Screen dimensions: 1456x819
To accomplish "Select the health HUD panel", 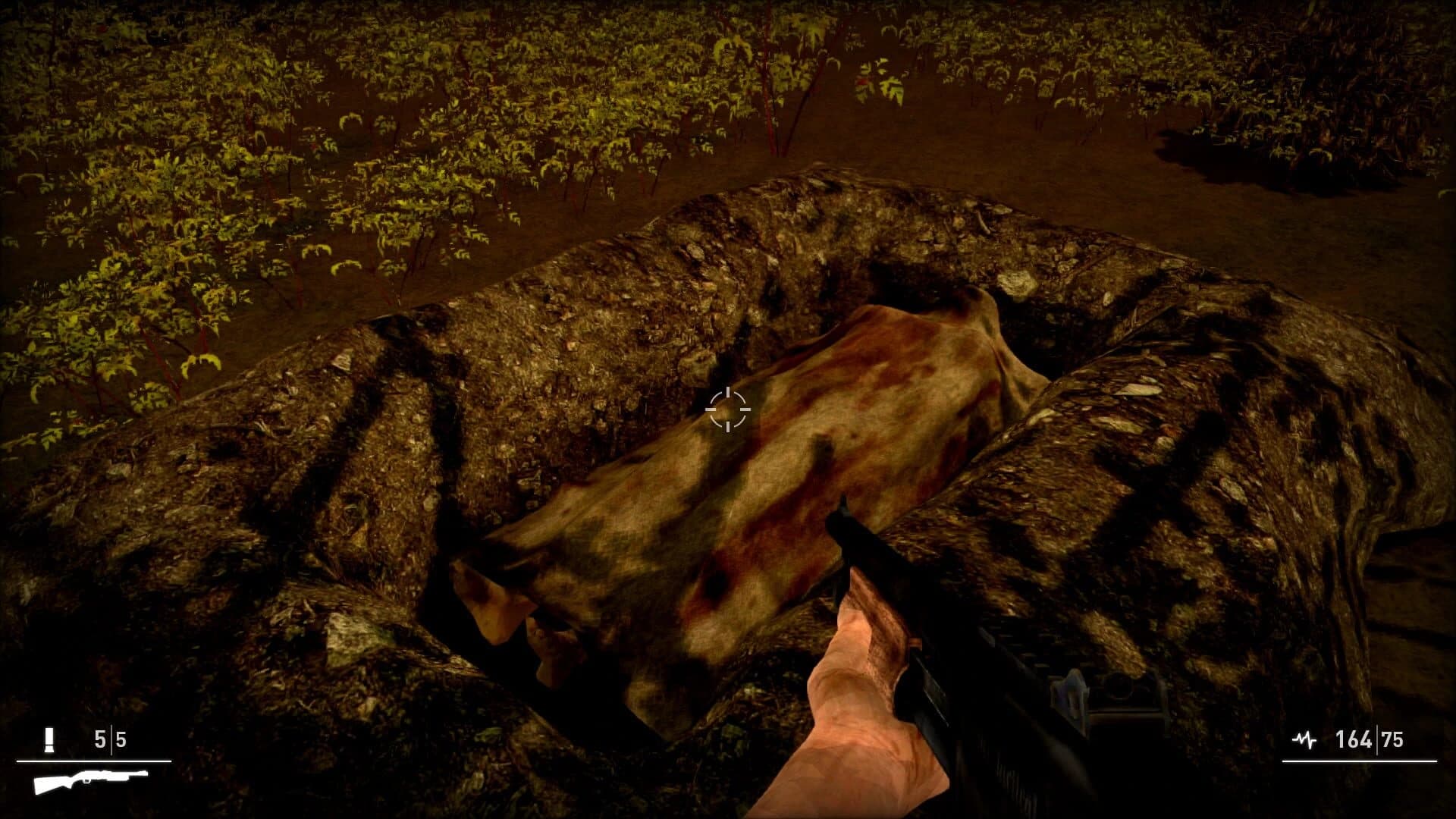I will tap(1357, 747).
